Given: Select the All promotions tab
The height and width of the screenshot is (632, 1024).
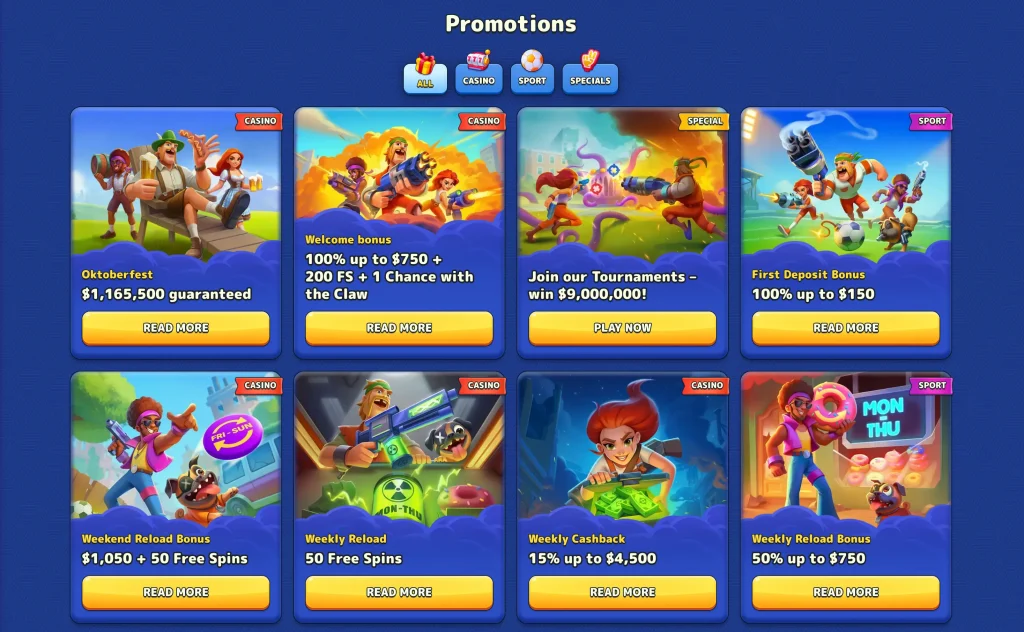Looking at the screenshot, I should (x=425, y=72).
